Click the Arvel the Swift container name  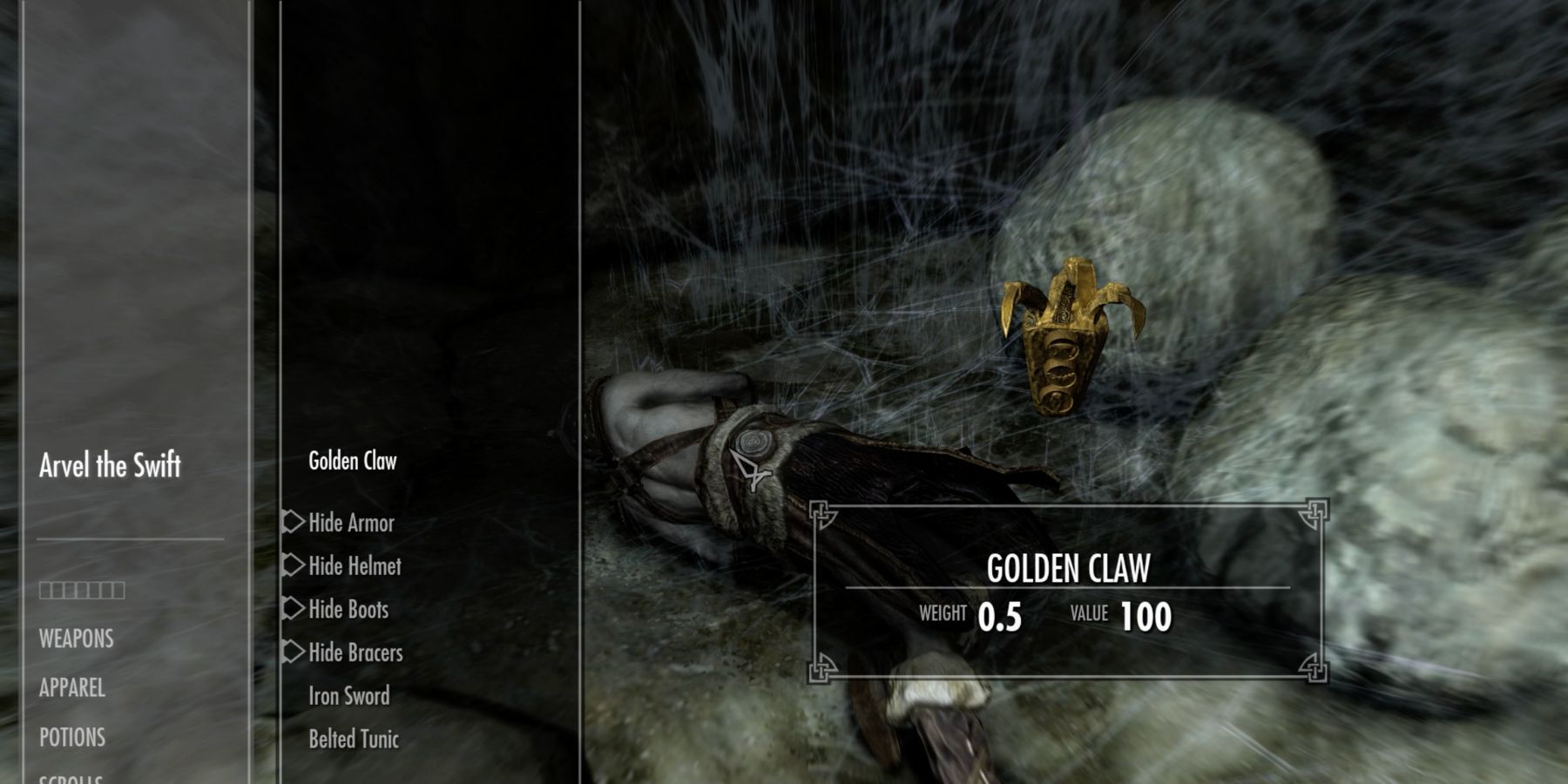(110, 466)
